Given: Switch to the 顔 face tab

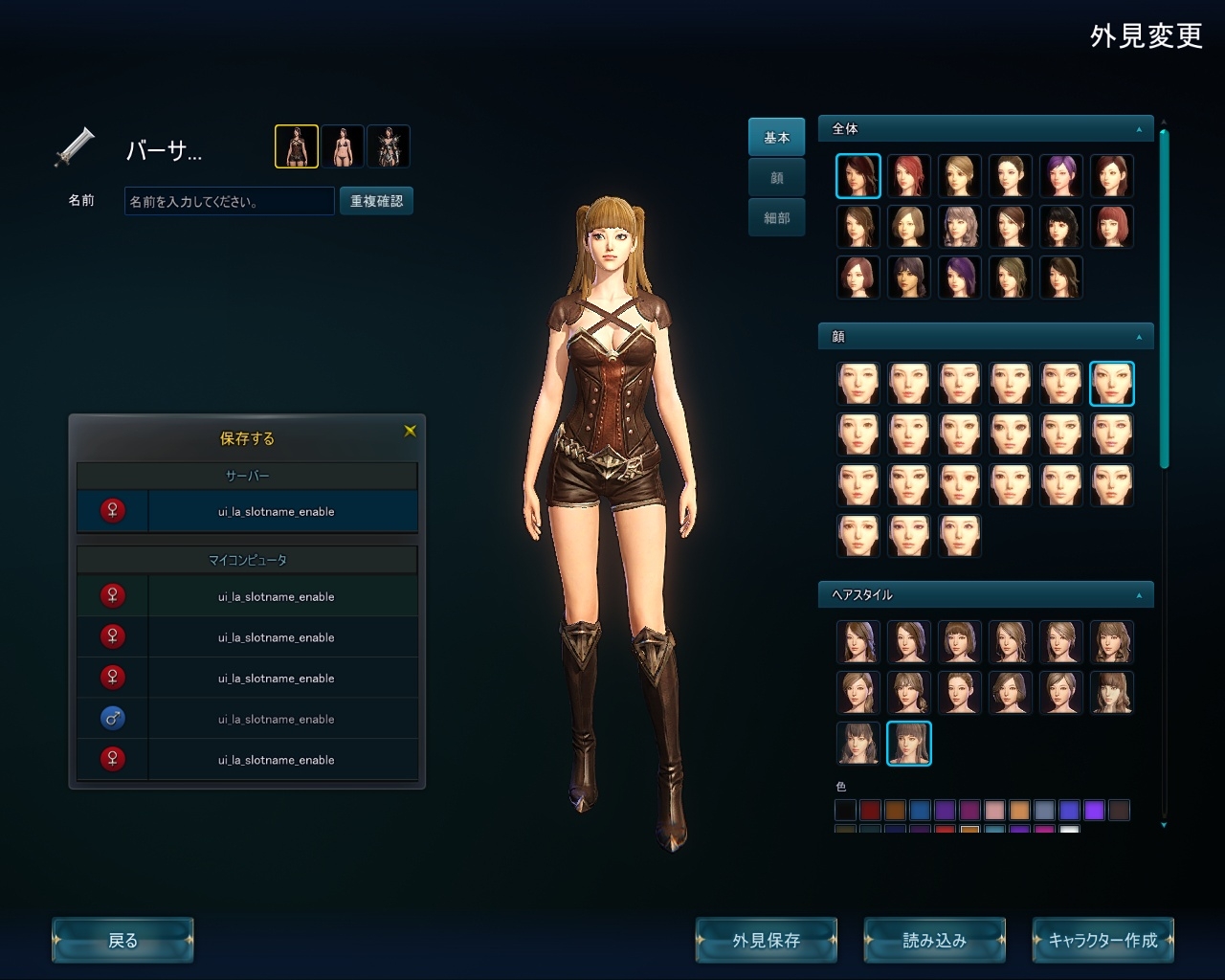Looking at the screenshot, I should coord(776,177).
